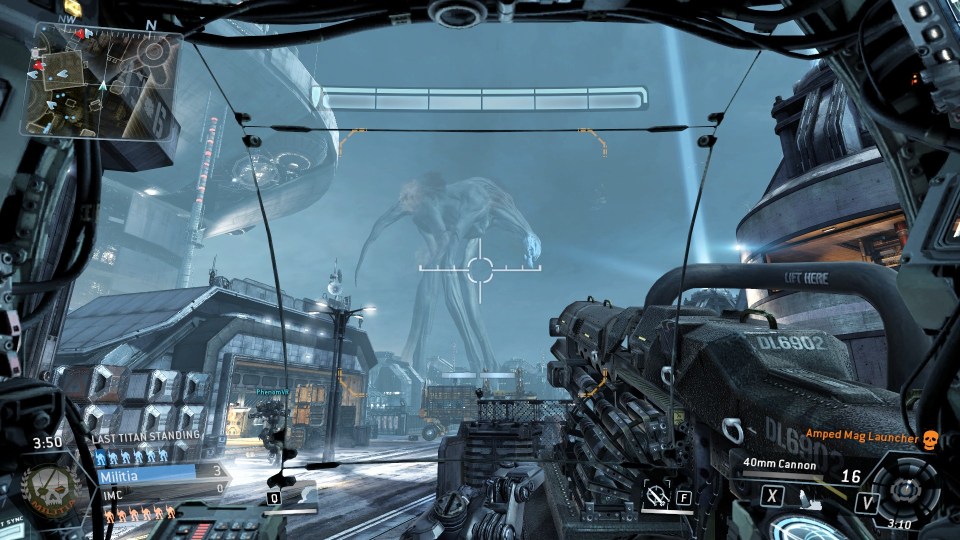Click the orange skull burn card icon
The image size is (960, 540).
[x=930, y=438]
